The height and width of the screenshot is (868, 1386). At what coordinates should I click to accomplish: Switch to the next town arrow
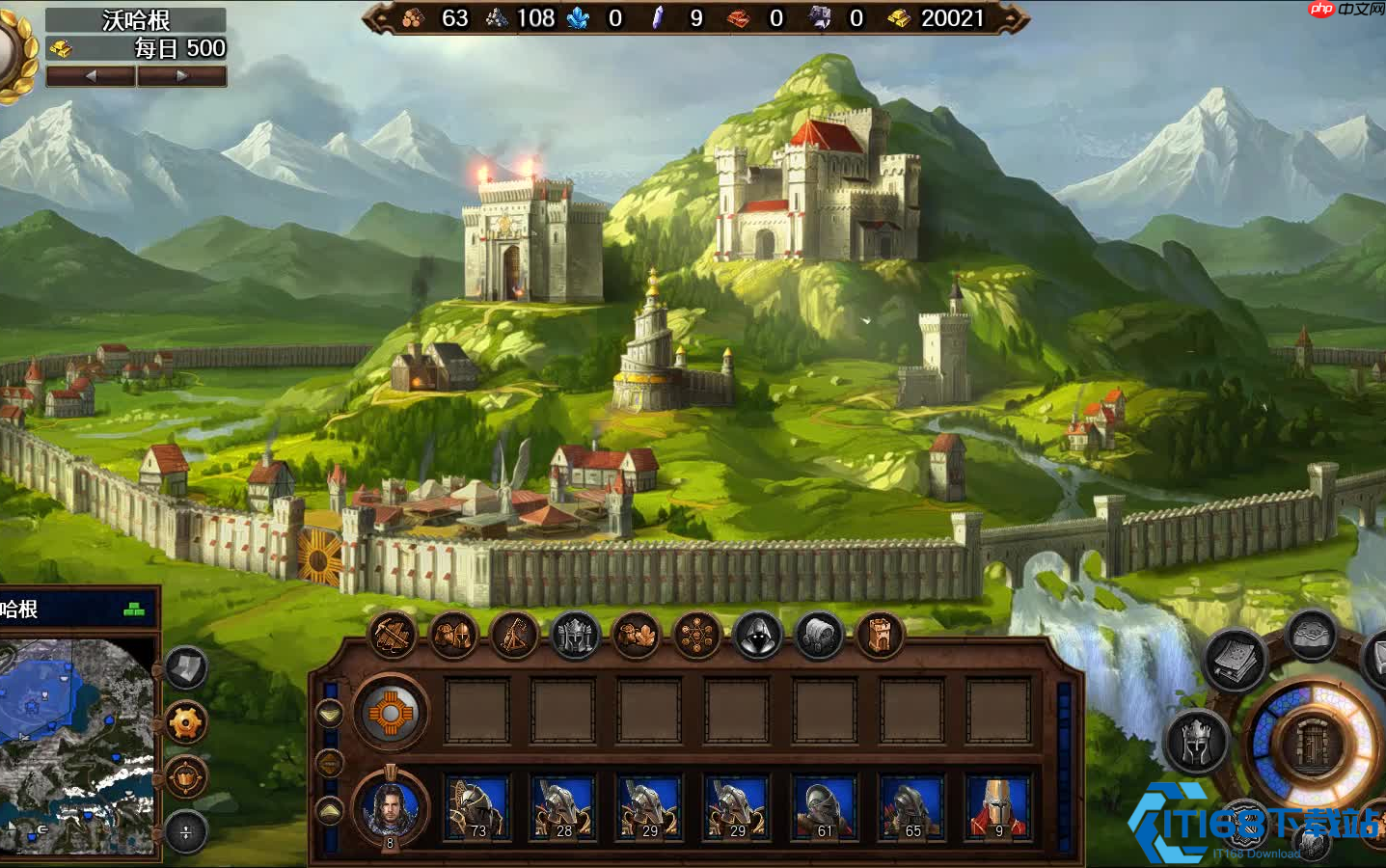[181, 76]
